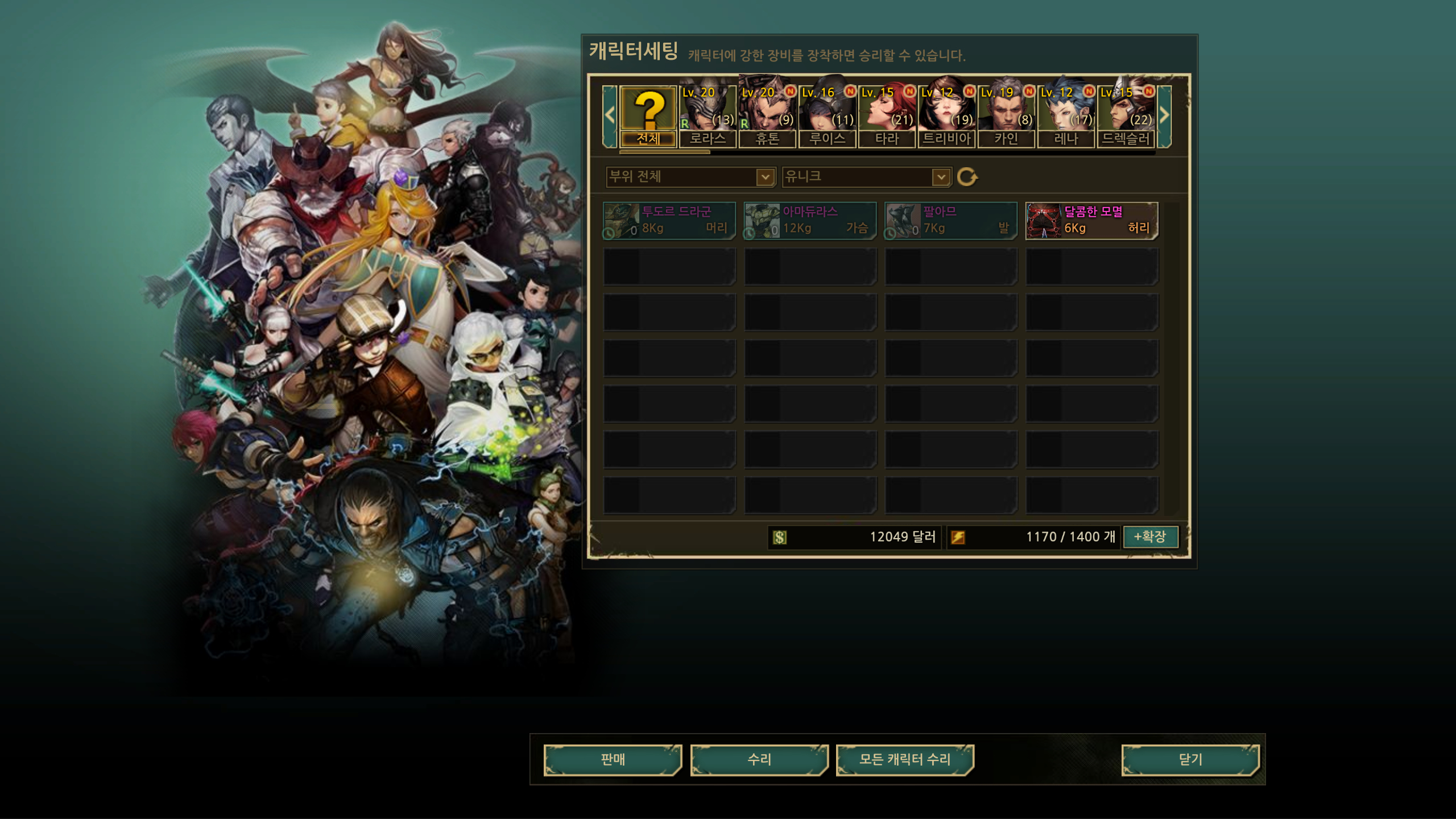
Task: Select the 달콤한 모멸 waist item
Action: (x=1091, y=221)
